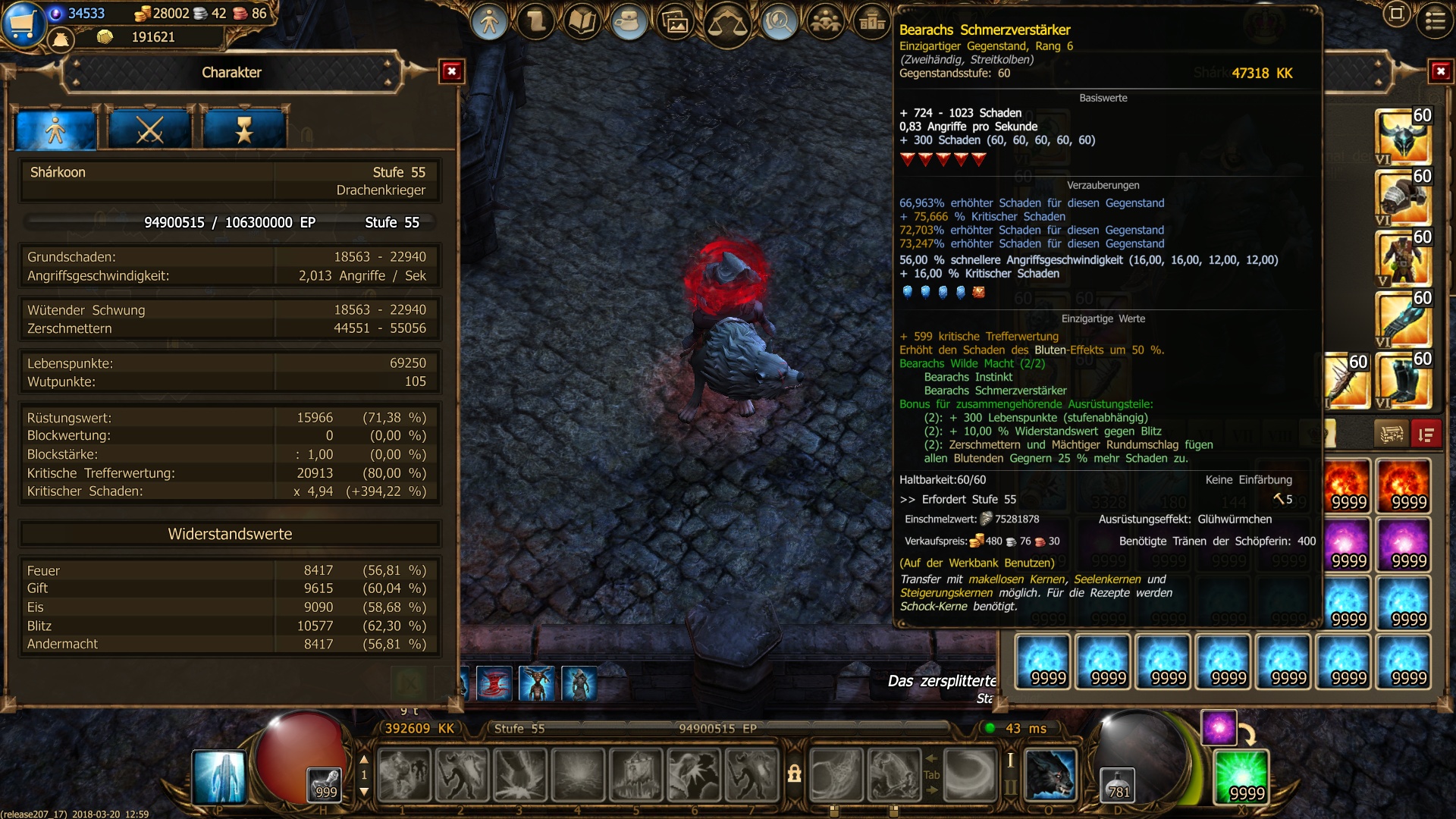Click the inventory sort button

pyautogui.click(x=1426, y=435)
